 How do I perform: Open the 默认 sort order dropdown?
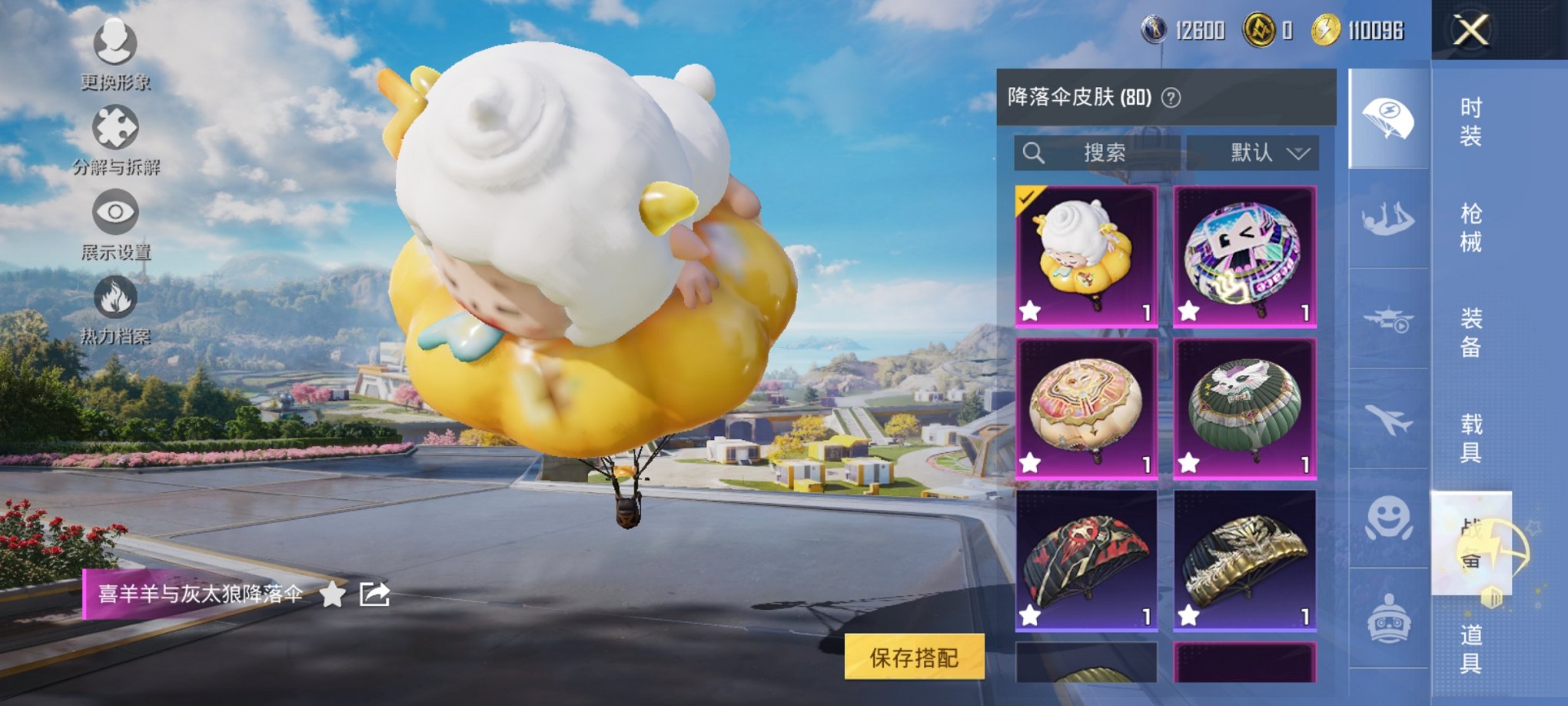(1253, 152)
